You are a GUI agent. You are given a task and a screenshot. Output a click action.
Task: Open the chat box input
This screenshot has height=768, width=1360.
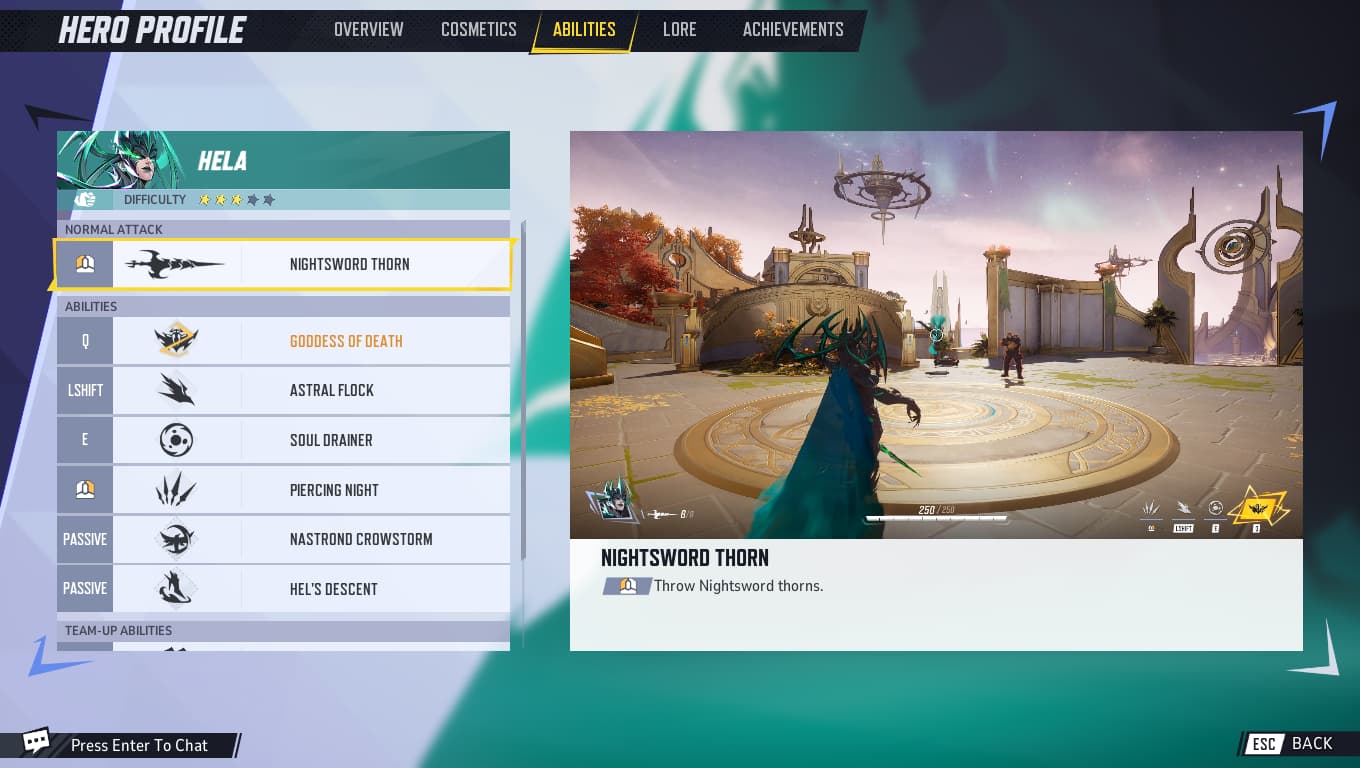(139, 745)
